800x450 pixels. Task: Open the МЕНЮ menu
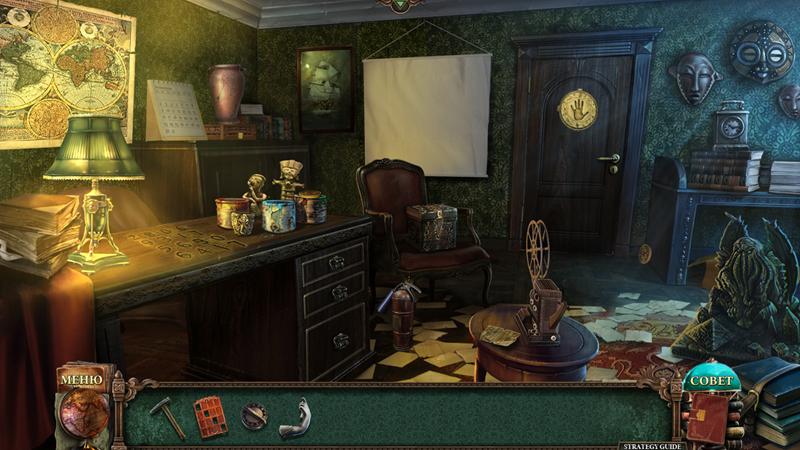point(81,380)
